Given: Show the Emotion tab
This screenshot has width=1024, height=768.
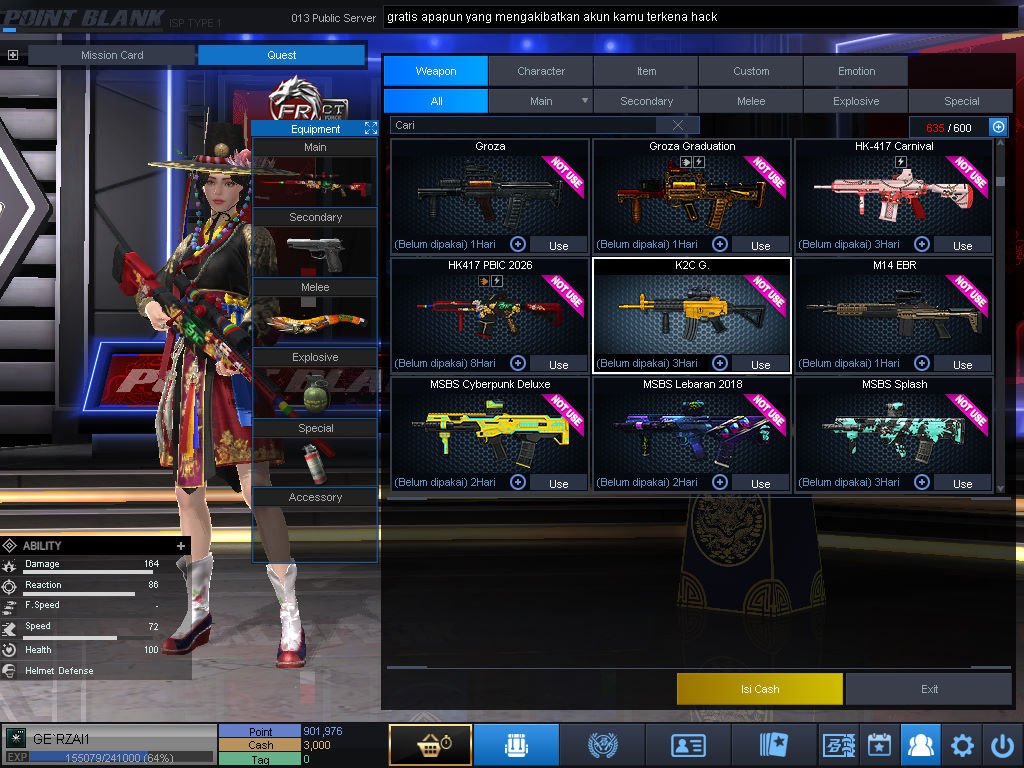Looking at the screenshot, I should click(x=856, y=71).
